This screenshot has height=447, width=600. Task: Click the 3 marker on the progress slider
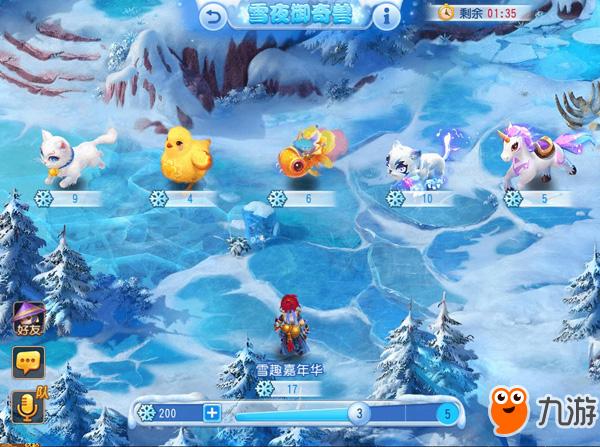click(x=360, y=412)
